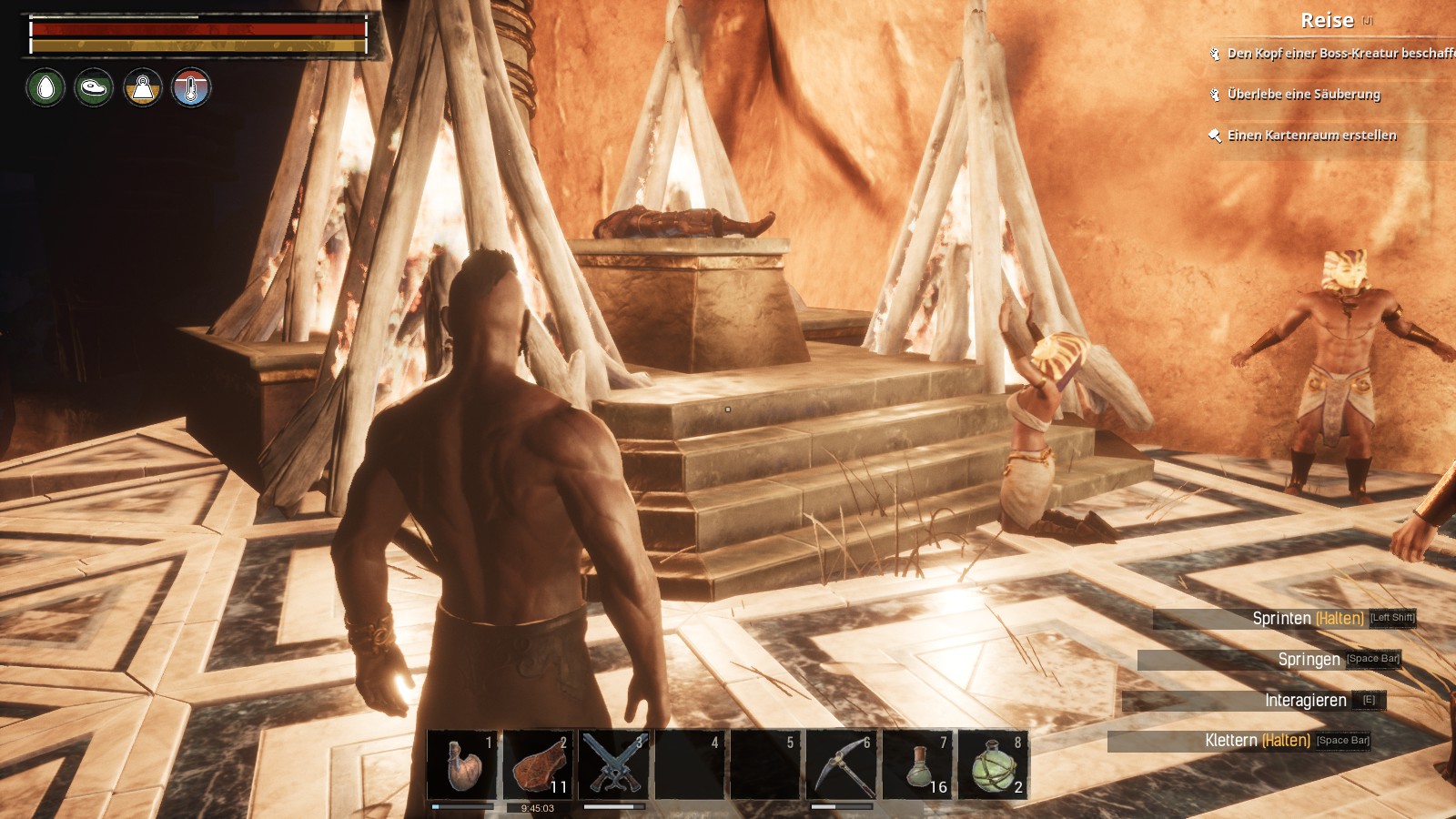The height and width of the screenshot is (819, 1456).
Task: Select the 'Überlebe eine Säuberung' journey step
Action: click(x=1303, y=95)
